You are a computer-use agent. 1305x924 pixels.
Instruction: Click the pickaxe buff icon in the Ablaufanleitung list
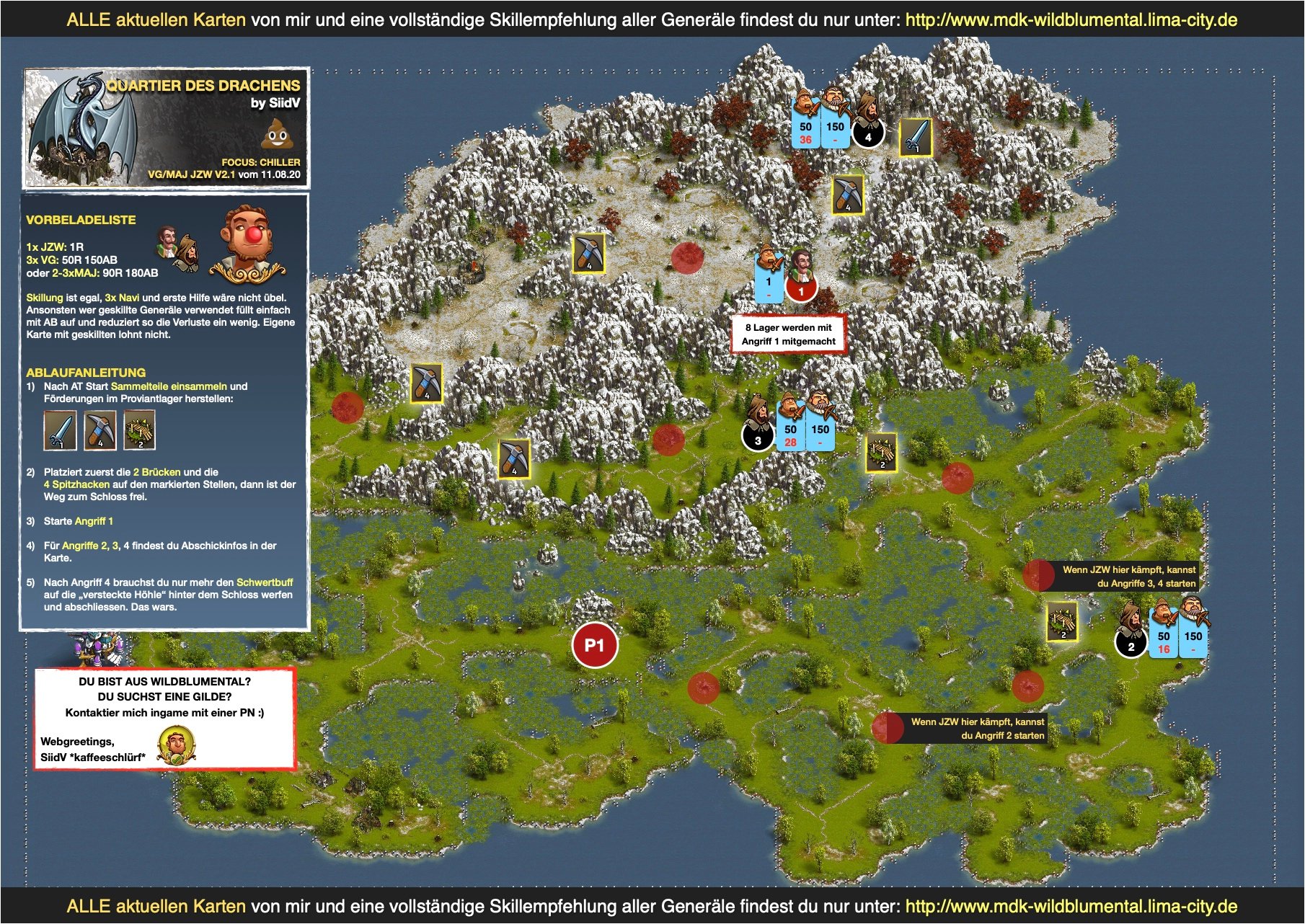tap(99, 430)
